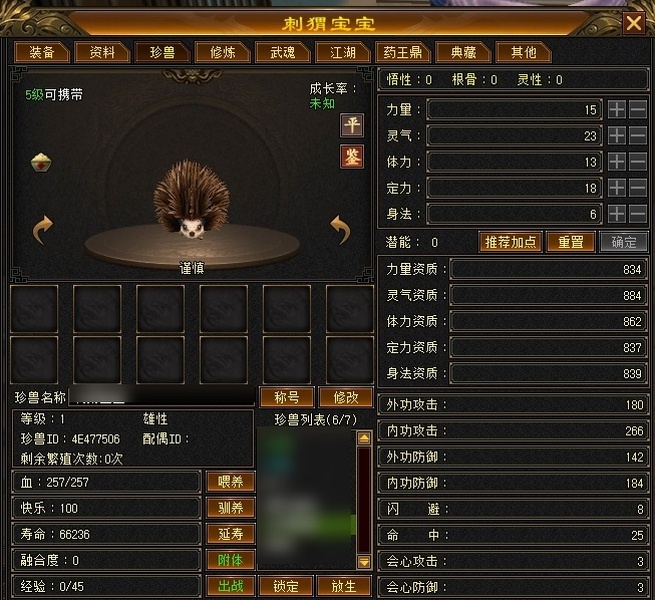This screenshot has width=655, height=600.
Task: Extend lifespan with 延寿 button
Action: pyautogui.click(x=230, y=534)
